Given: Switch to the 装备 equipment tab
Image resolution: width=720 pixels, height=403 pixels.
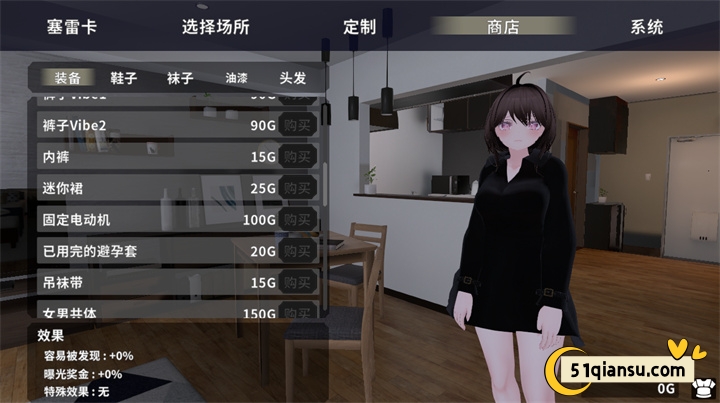Looking at the screenshot, I should [x=66, y=77].
